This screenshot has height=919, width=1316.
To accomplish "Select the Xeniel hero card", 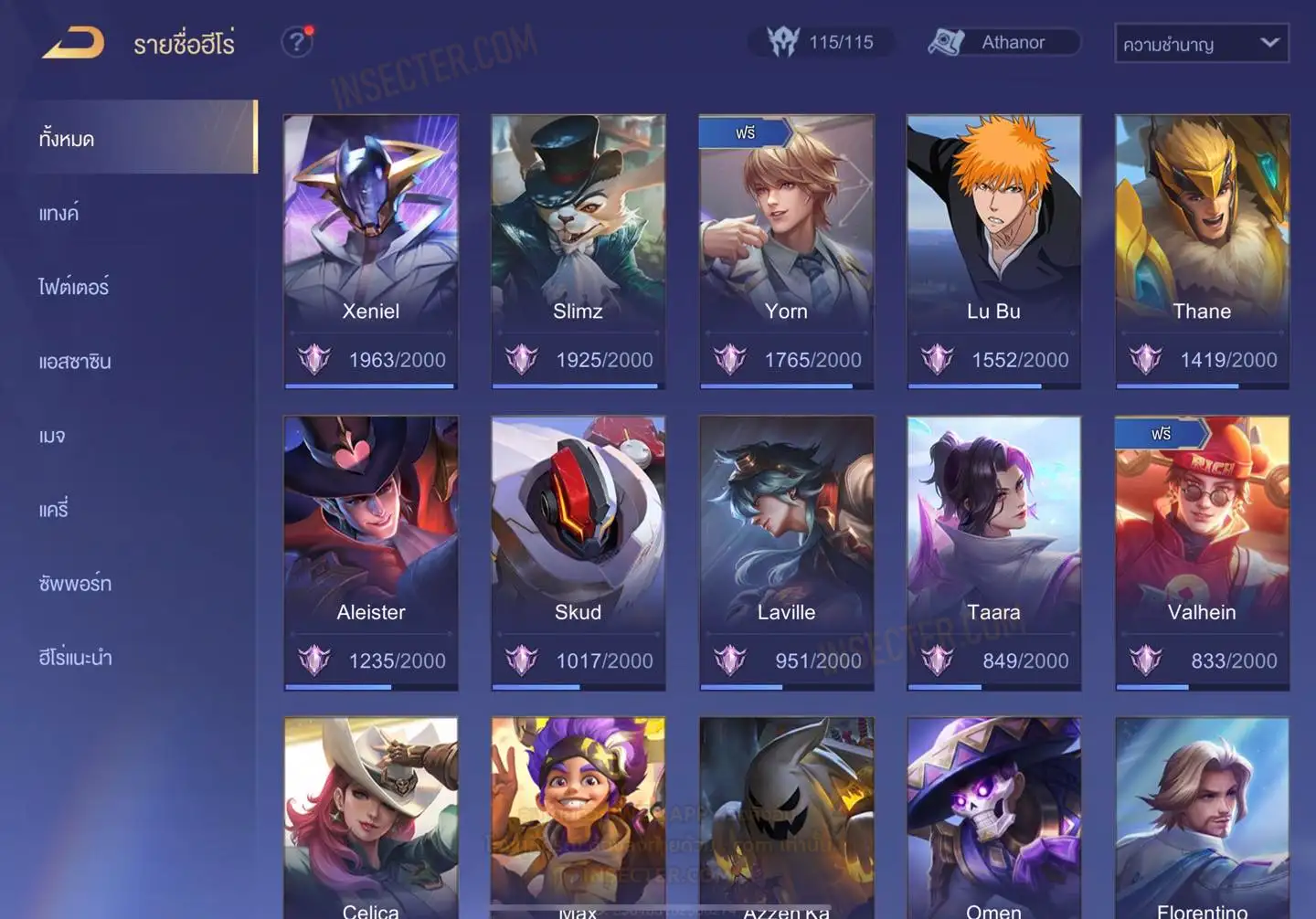I will click(x=370, y=251).
